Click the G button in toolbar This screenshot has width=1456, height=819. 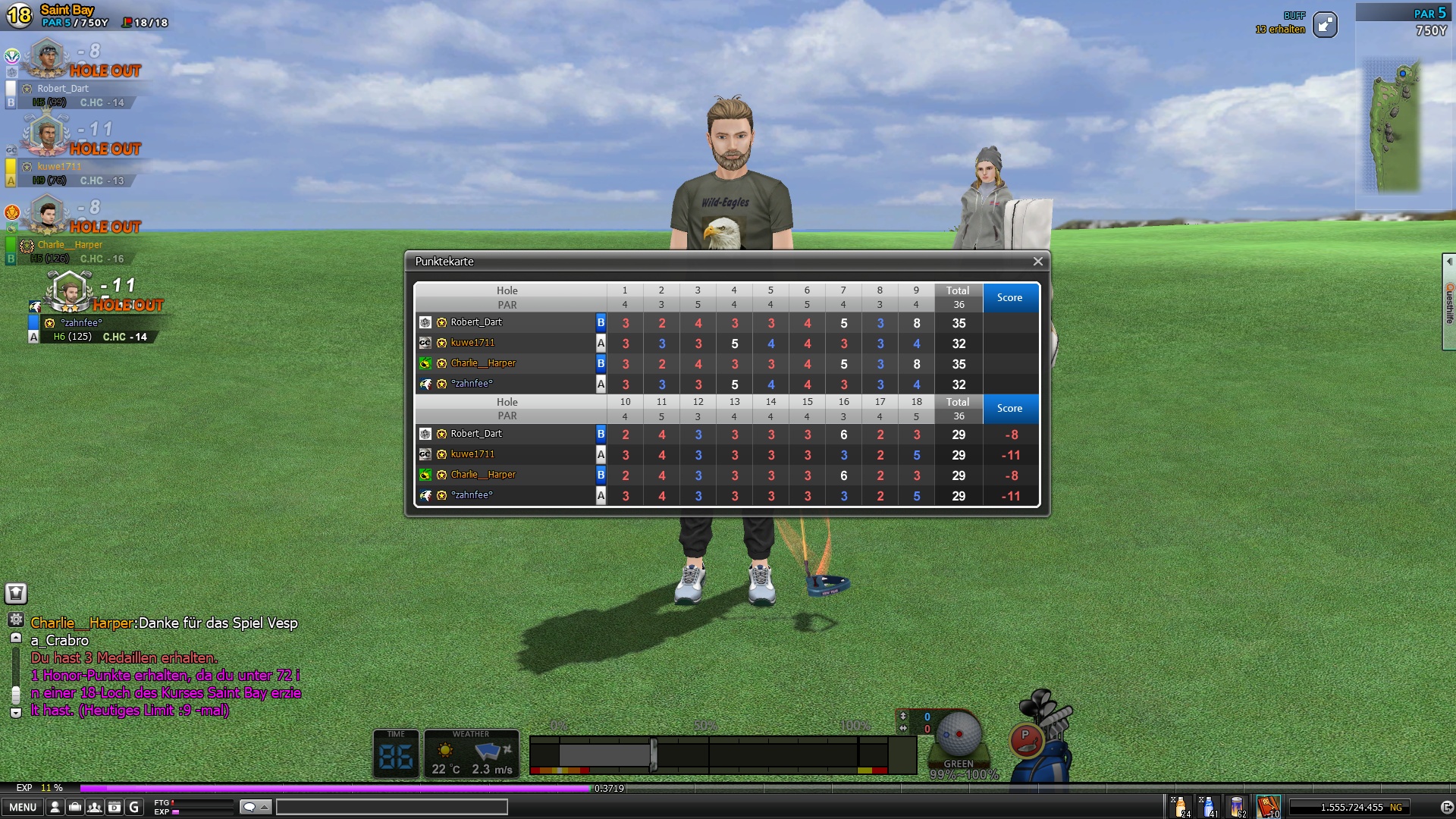tap(134, 807)
